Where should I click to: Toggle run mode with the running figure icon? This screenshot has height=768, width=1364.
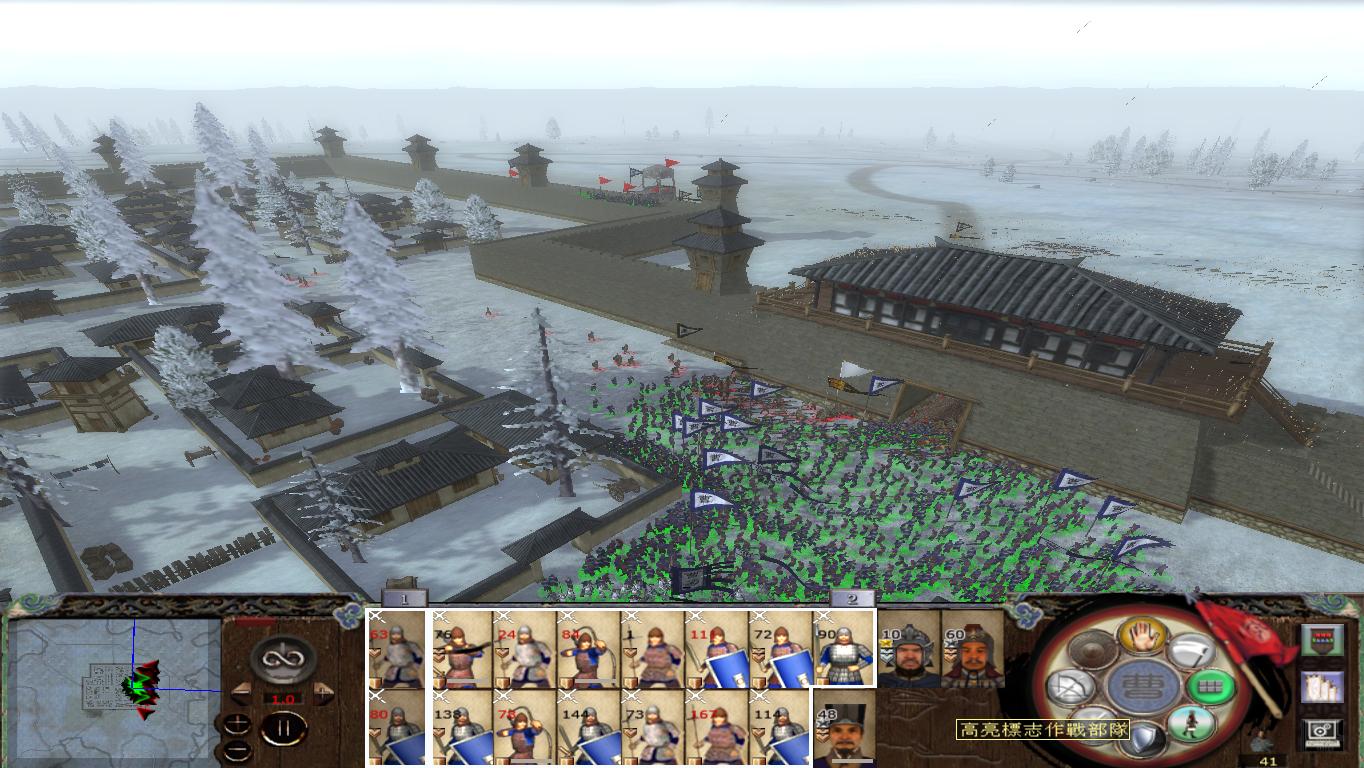pos(1191,723)
